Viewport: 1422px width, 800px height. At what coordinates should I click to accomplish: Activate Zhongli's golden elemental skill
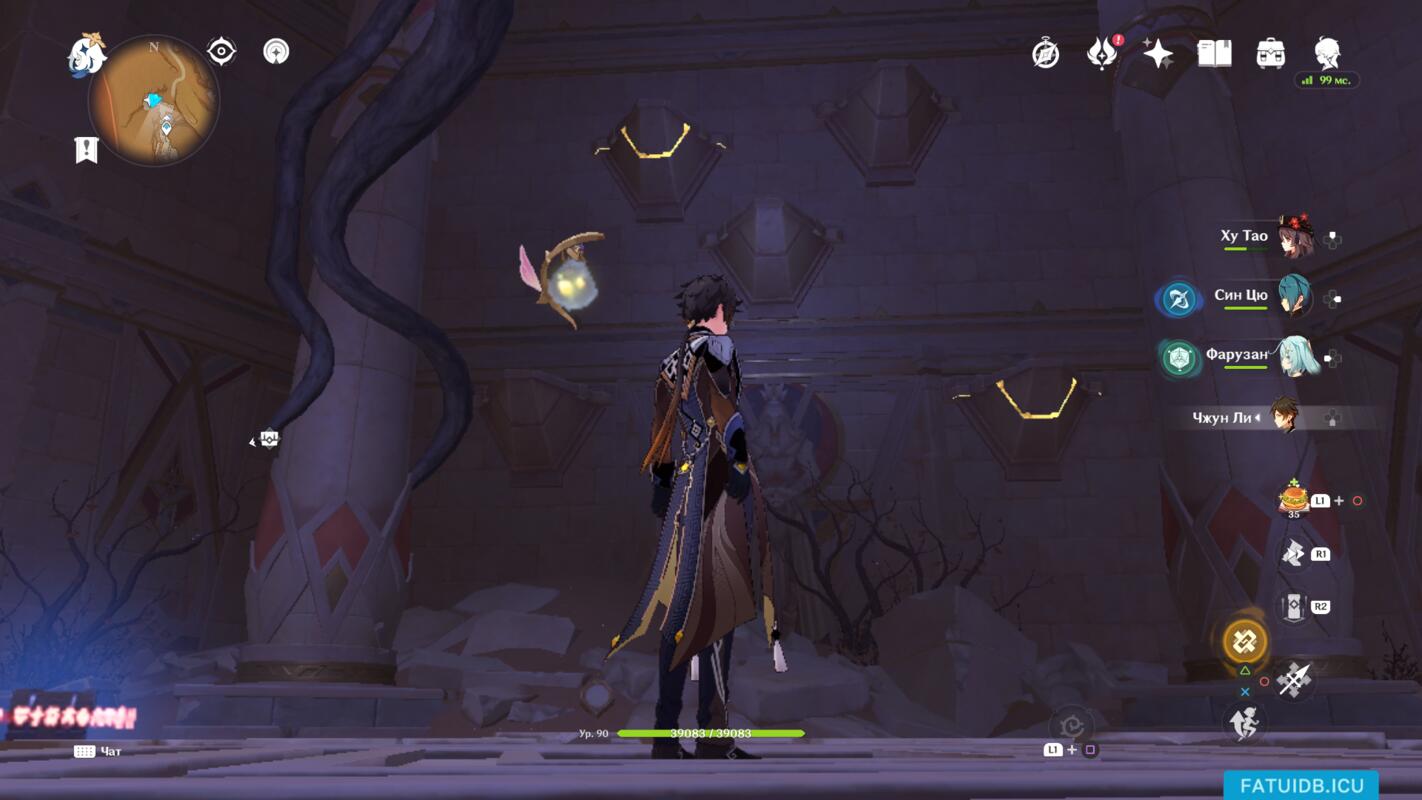[1245, 641]
